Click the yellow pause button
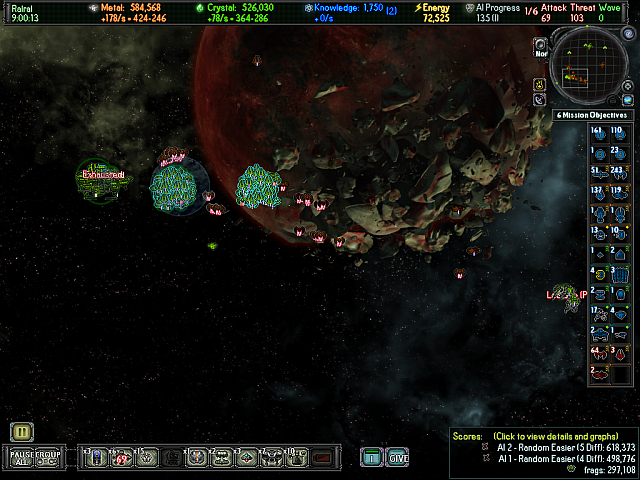This screenshot has height=480, width=640. 23,432
